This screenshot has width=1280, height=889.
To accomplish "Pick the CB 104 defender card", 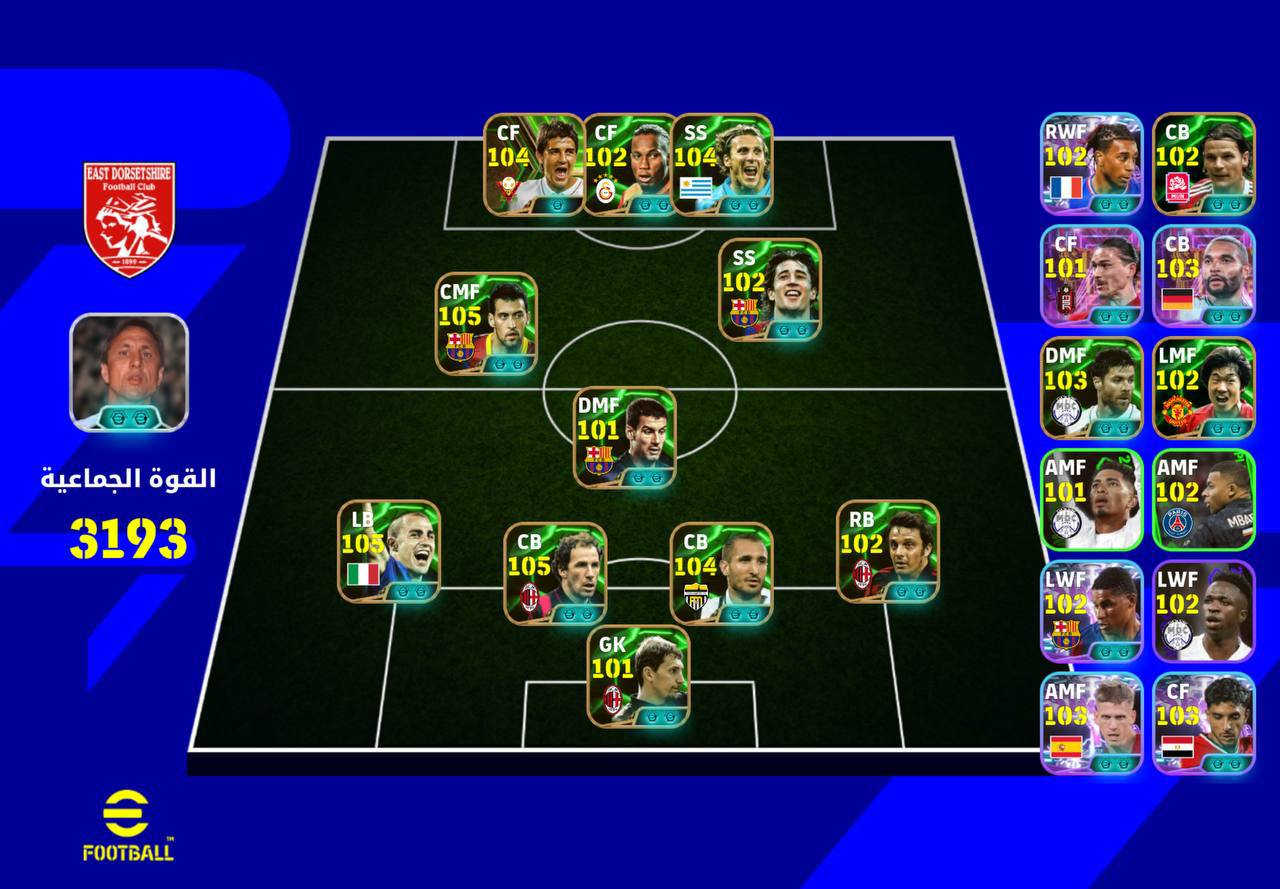I will click(x=721, y=573).
